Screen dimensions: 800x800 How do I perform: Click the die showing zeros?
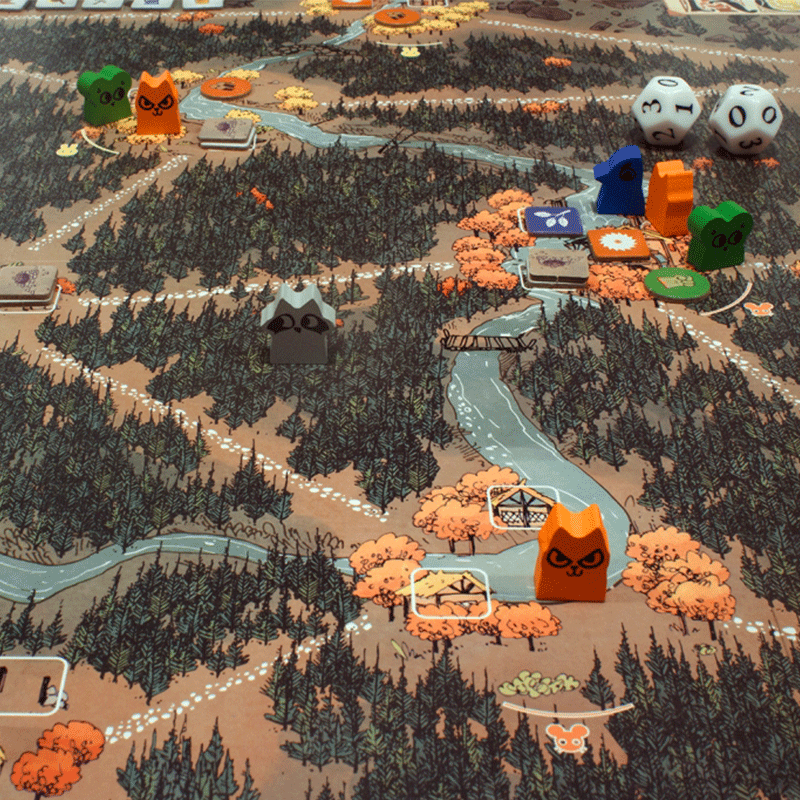(745, 119)
